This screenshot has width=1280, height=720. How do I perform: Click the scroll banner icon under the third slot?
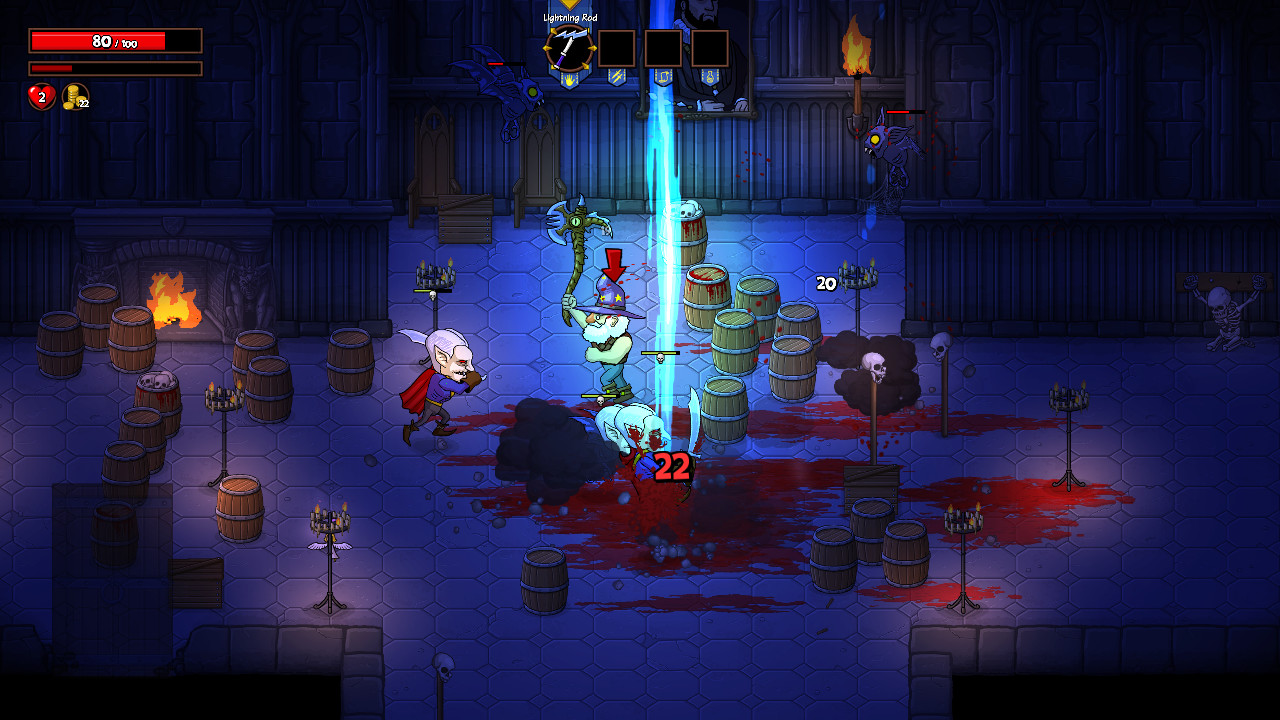[x=661, y=77]
